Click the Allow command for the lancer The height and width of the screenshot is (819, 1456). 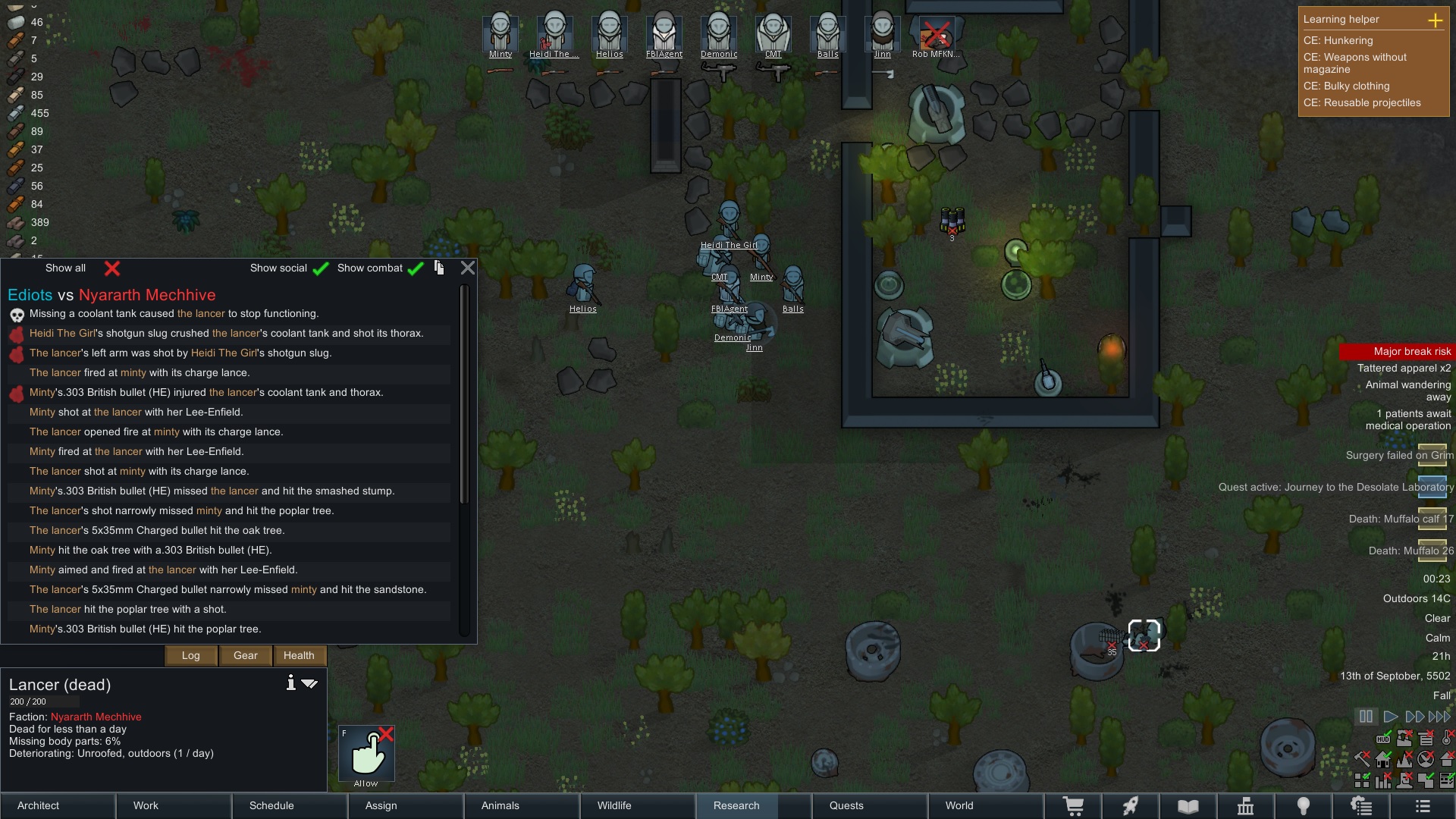point(366,755)
